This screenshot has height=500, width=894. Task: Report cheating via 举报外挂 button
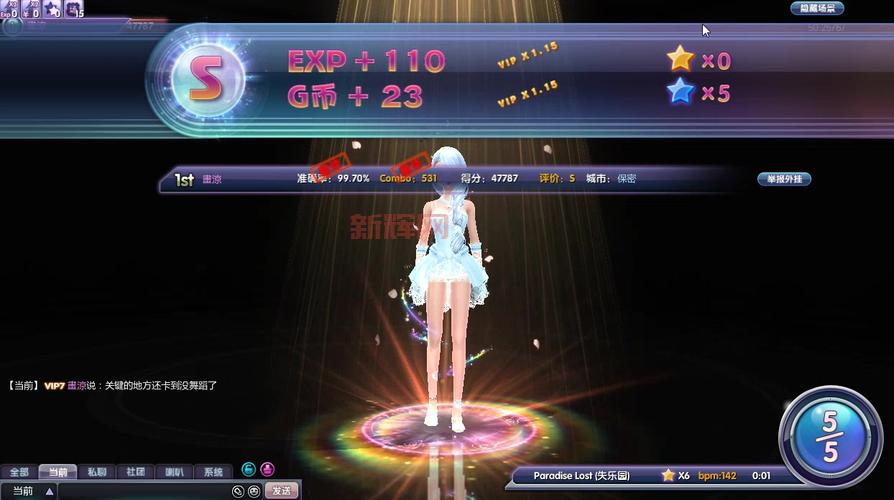pos(783,179)
